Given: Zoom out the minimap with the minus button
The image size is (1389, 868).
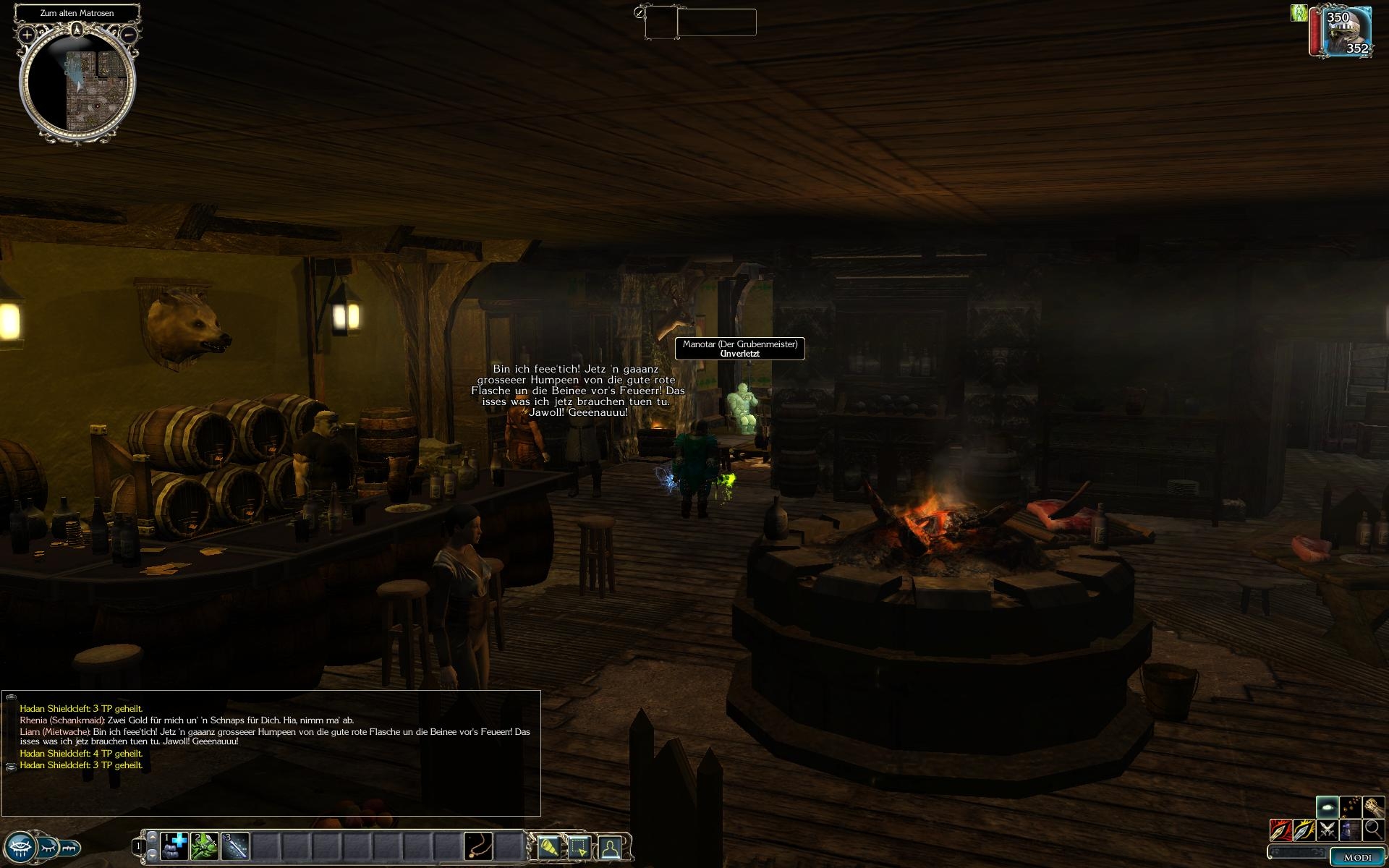Looking at the screenshot, I should click(129, 34).
